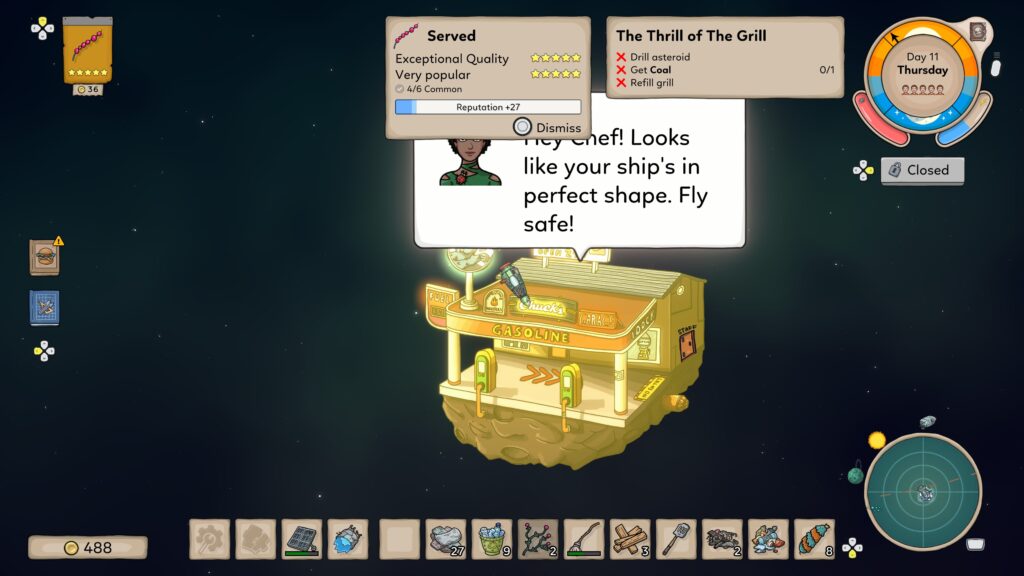
Task: Click the coin balance showing 488
Action: pyautogui.click(x=88, y=547)
